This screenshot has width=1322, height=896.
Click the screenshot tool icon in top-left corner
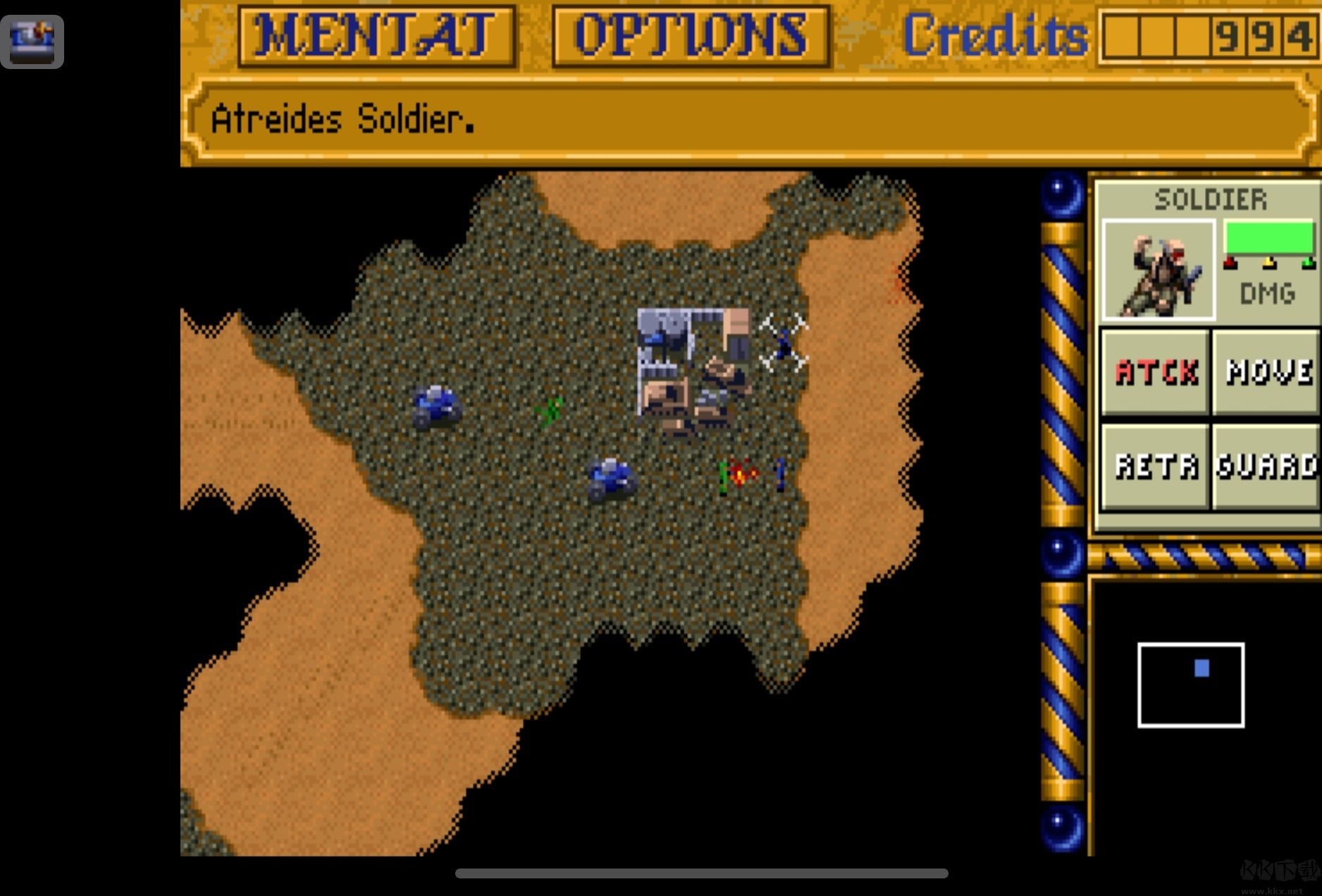click(32, 40)
